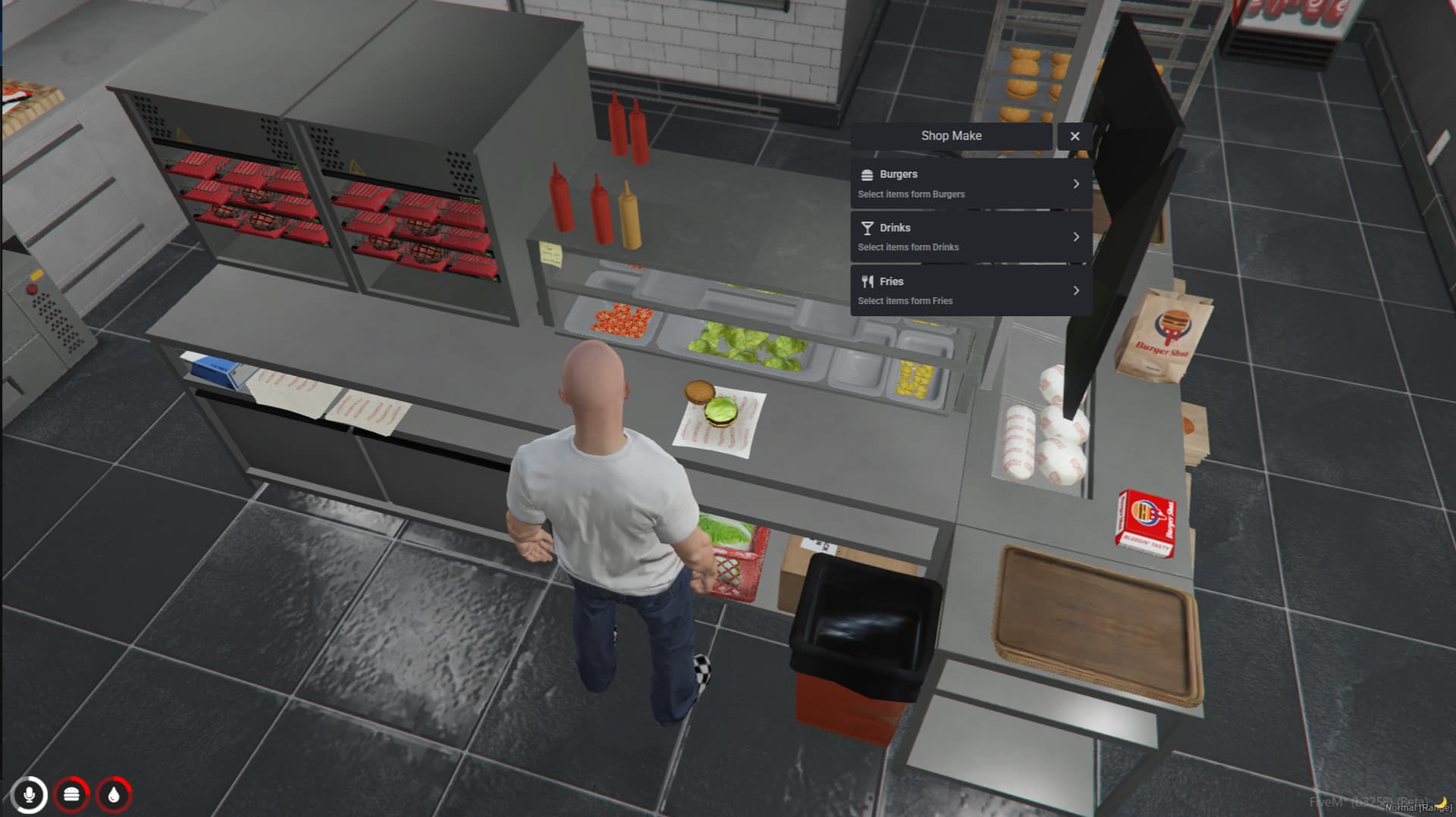Click the microphone HUD icon bottom left
The image size is (1456, 817).
30,795
